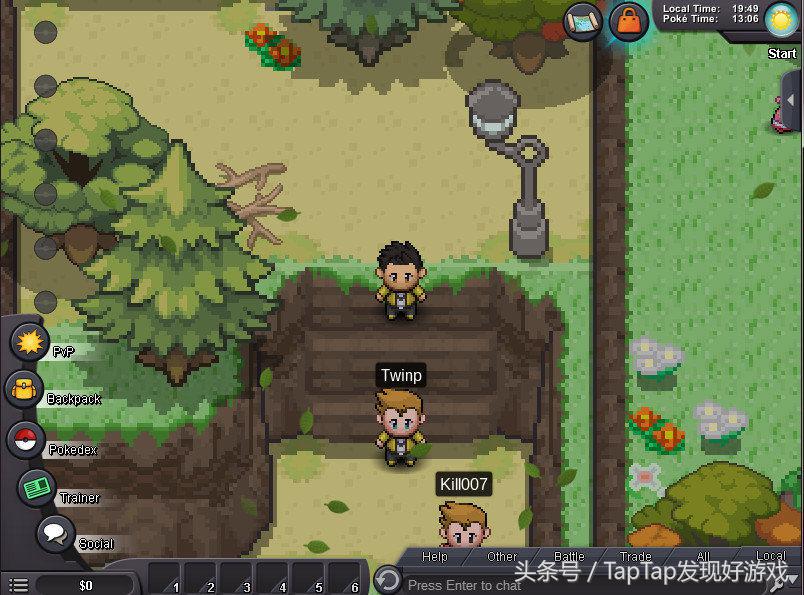Show the All chat tab
Screen dimensions: 804x595
pyautogui.click(x=703, y=557)
